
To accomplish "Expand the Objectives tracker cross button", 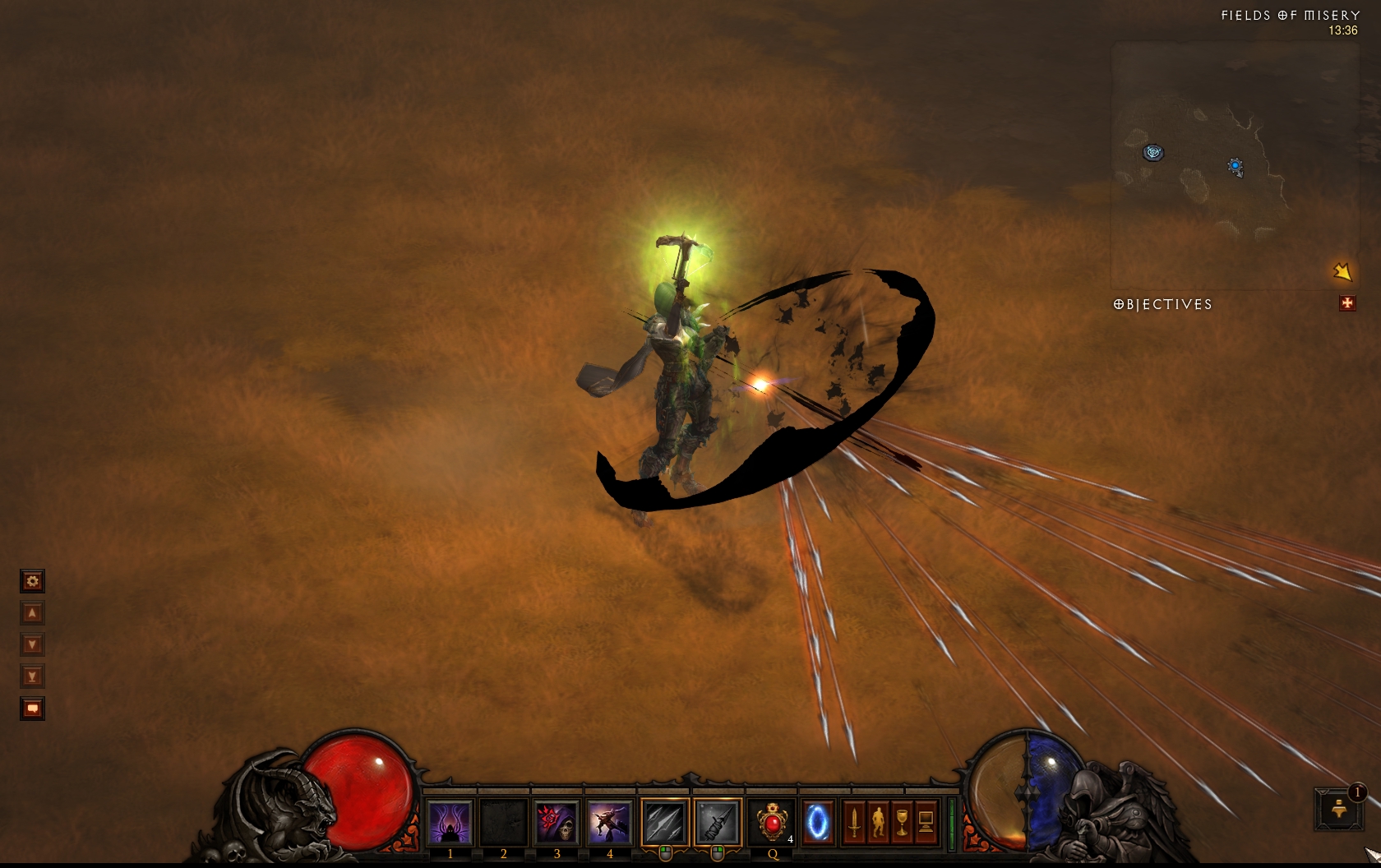I will coord(1346,304).
